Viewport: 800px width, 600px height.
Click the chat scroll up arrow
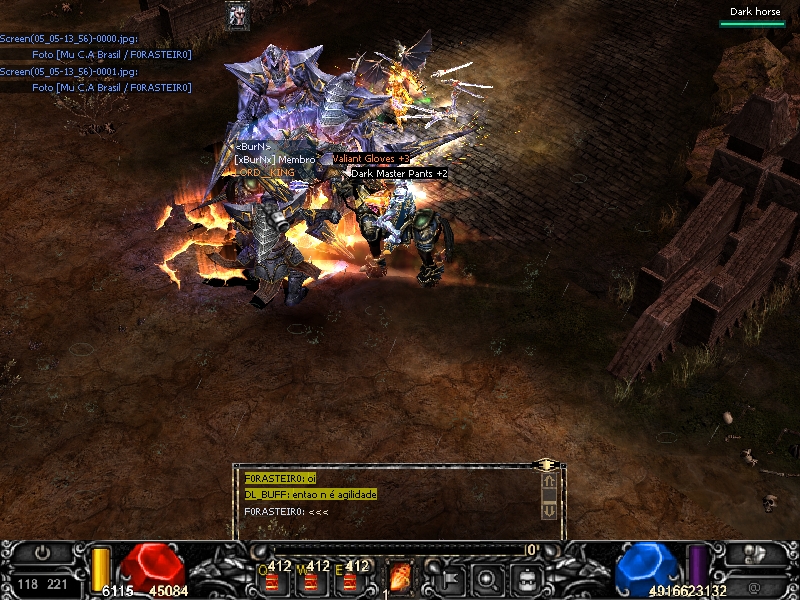click(548, 482)
